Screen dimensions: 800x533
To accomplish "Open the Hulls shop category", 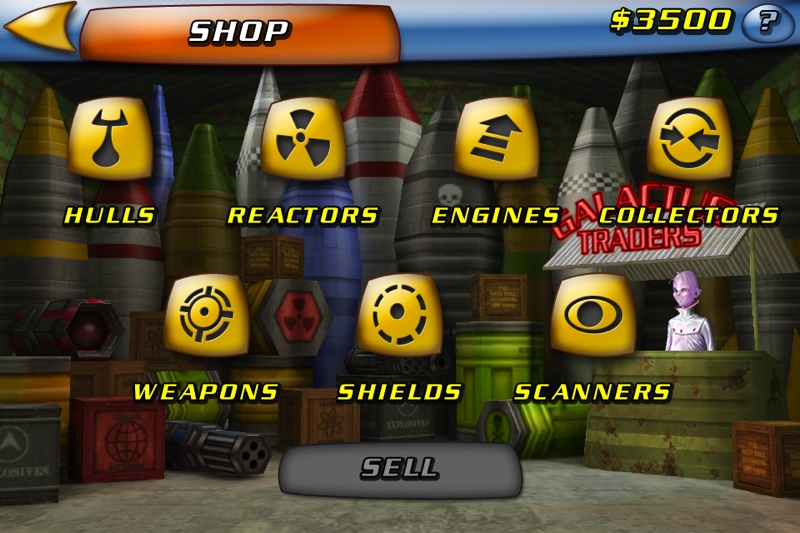I will [110, 140].
